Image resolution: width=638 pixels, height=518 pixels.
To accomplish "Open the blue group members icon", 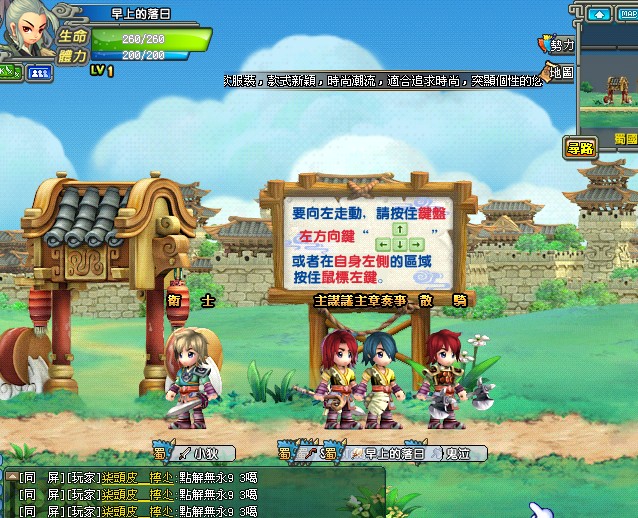I will (40, 72).
